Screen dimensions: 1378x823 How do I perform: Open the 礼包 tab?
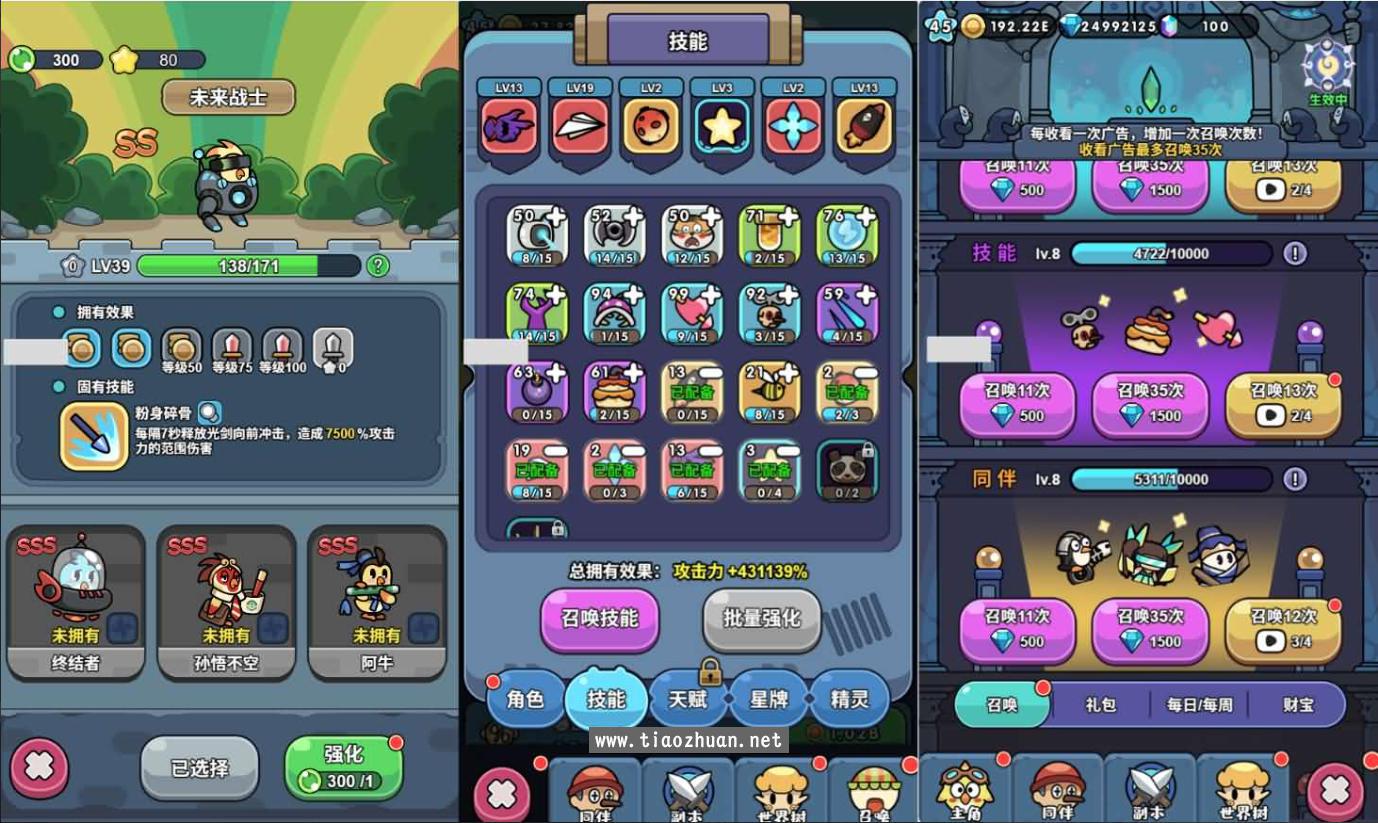click(x=1100, y=705)
